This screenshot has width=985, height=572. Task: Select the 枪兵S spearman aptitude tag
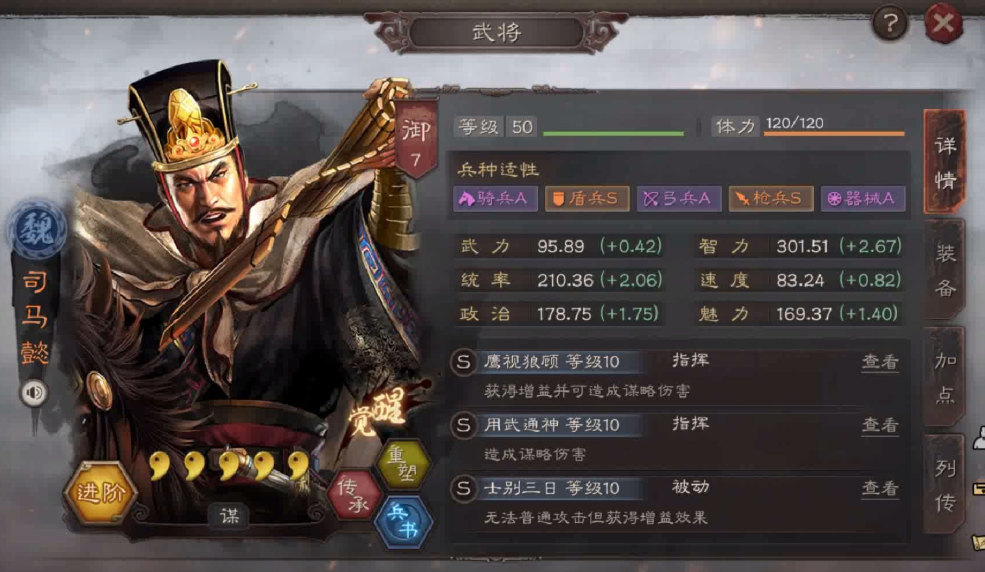click(x=770, y=199)
